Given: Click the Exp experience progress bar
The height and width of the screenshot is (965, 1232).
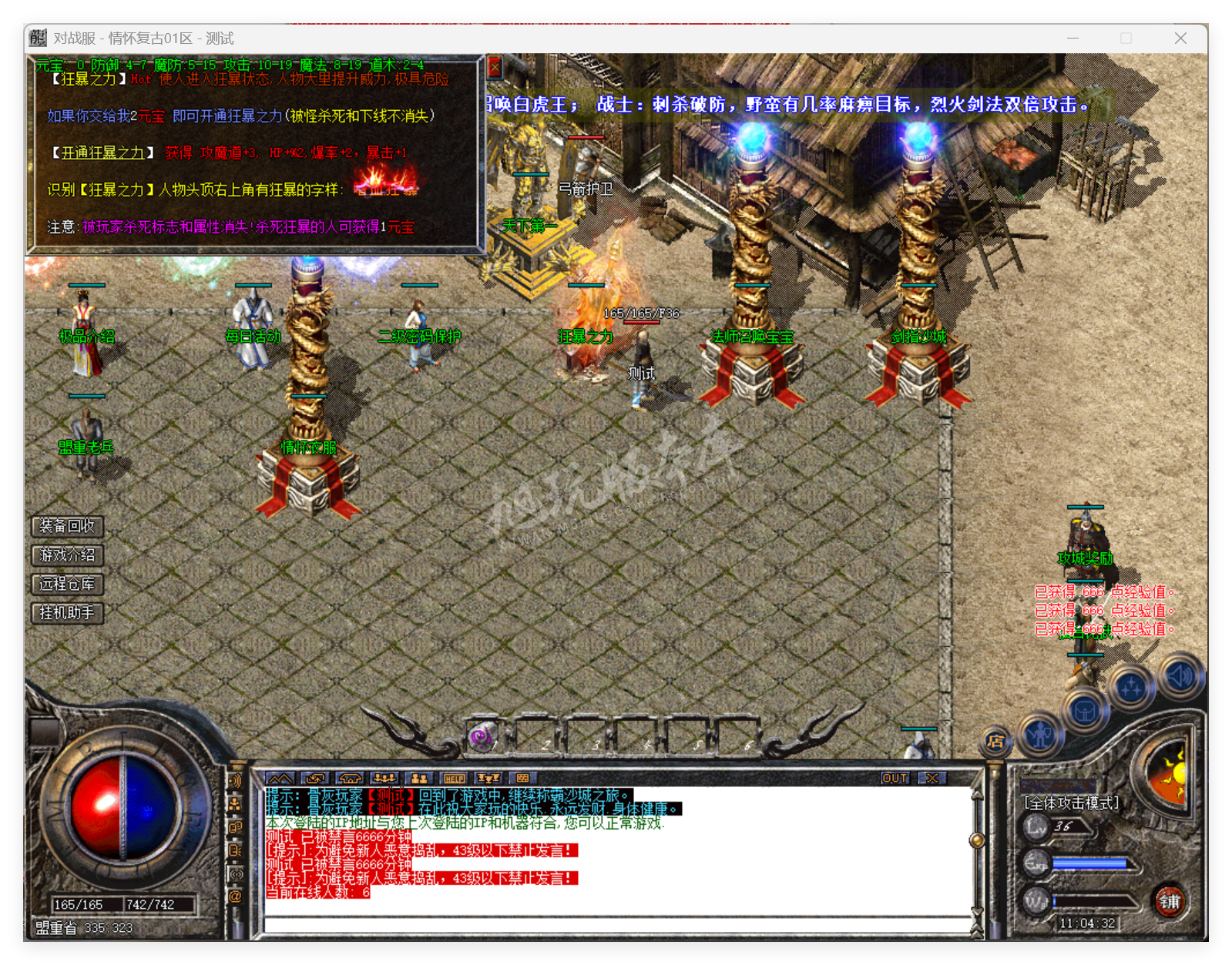Looking at the screenshot, I should (1089, 863).
